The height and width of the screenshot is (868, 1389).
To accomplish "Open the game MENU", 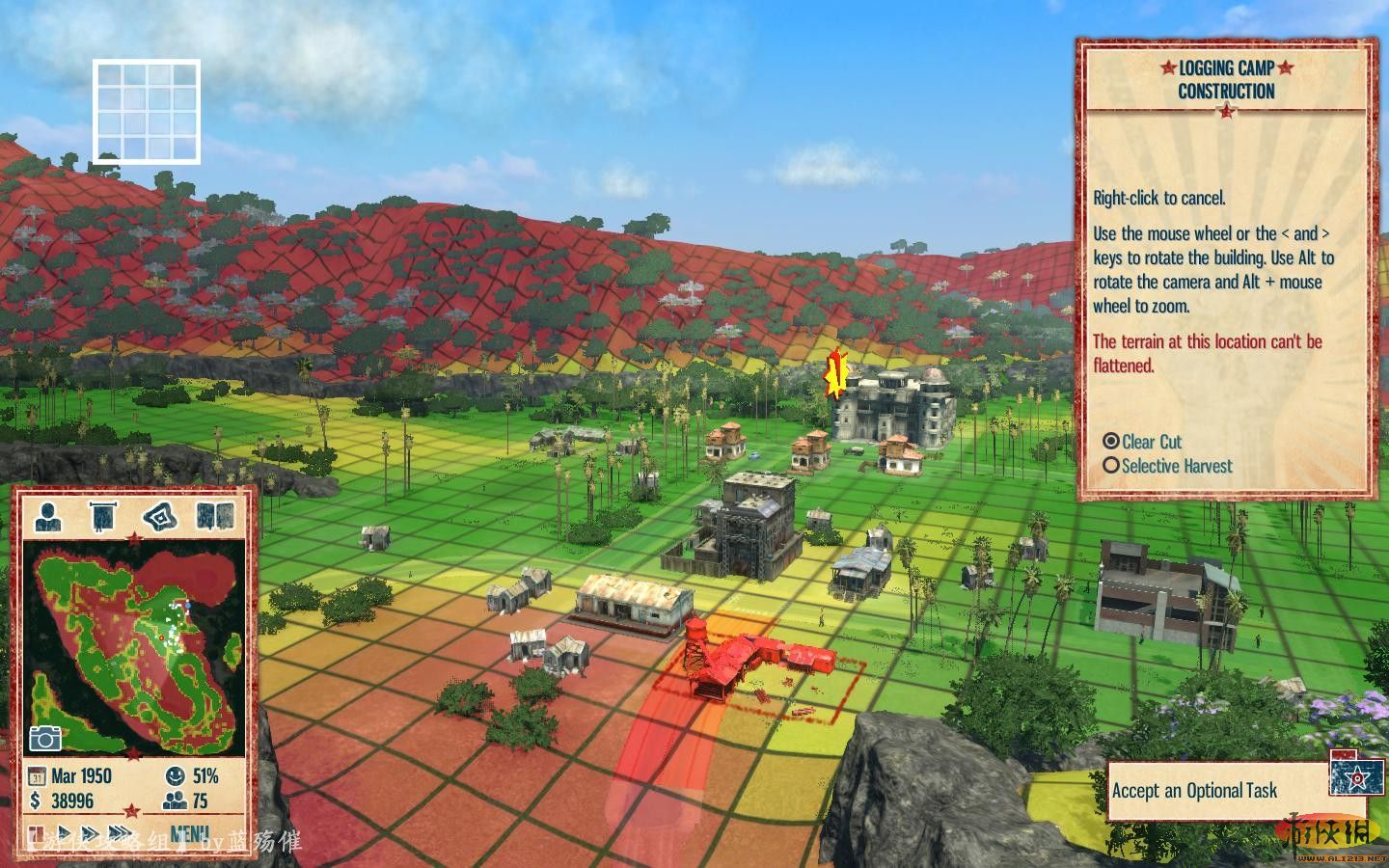I will click(189, 832).
